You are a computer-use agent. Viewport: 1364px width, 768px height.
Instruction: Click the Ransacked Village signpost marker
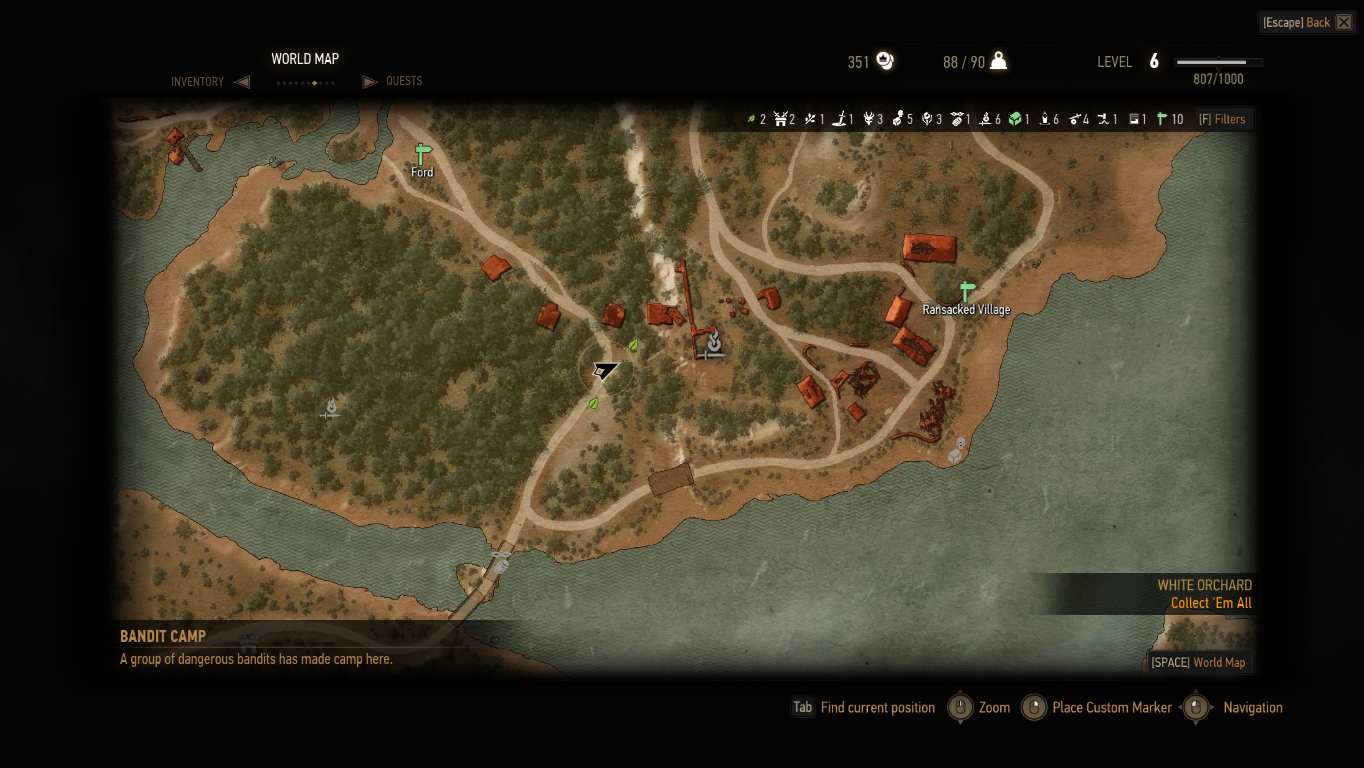click(x=966, y=292)
